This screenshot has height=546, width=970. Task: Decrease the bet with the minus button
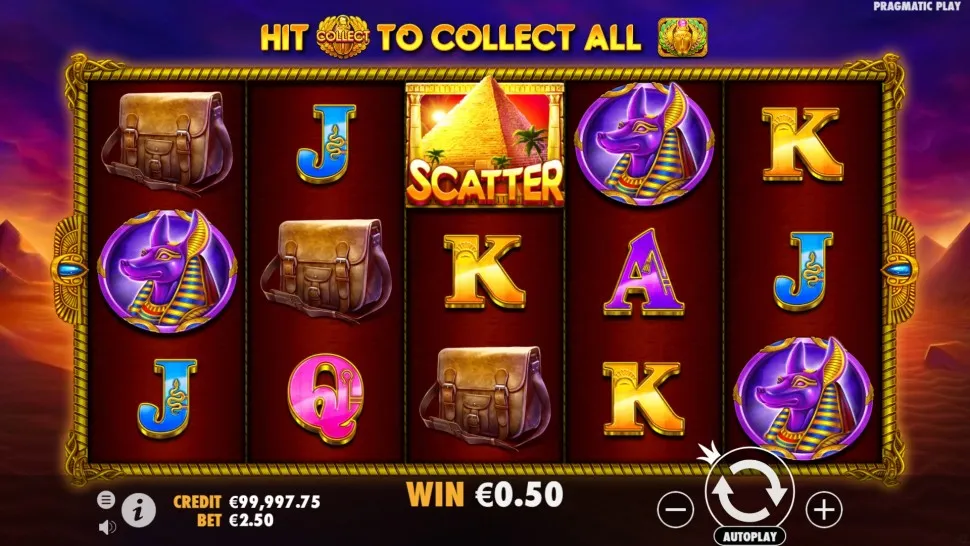676,510
